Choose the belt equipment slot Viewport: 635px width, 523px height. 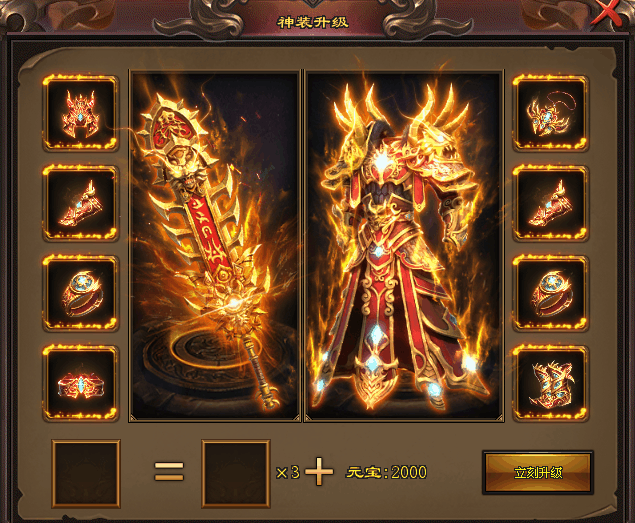(80, 382)
